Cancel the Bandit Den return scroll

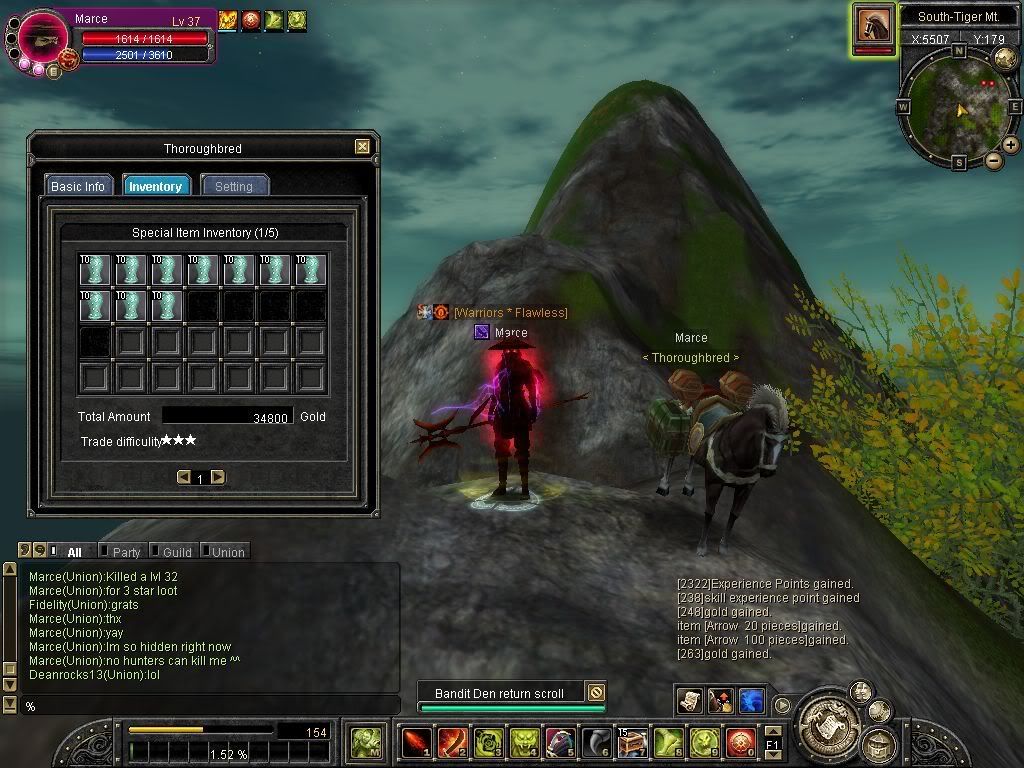tap(596, 692)
